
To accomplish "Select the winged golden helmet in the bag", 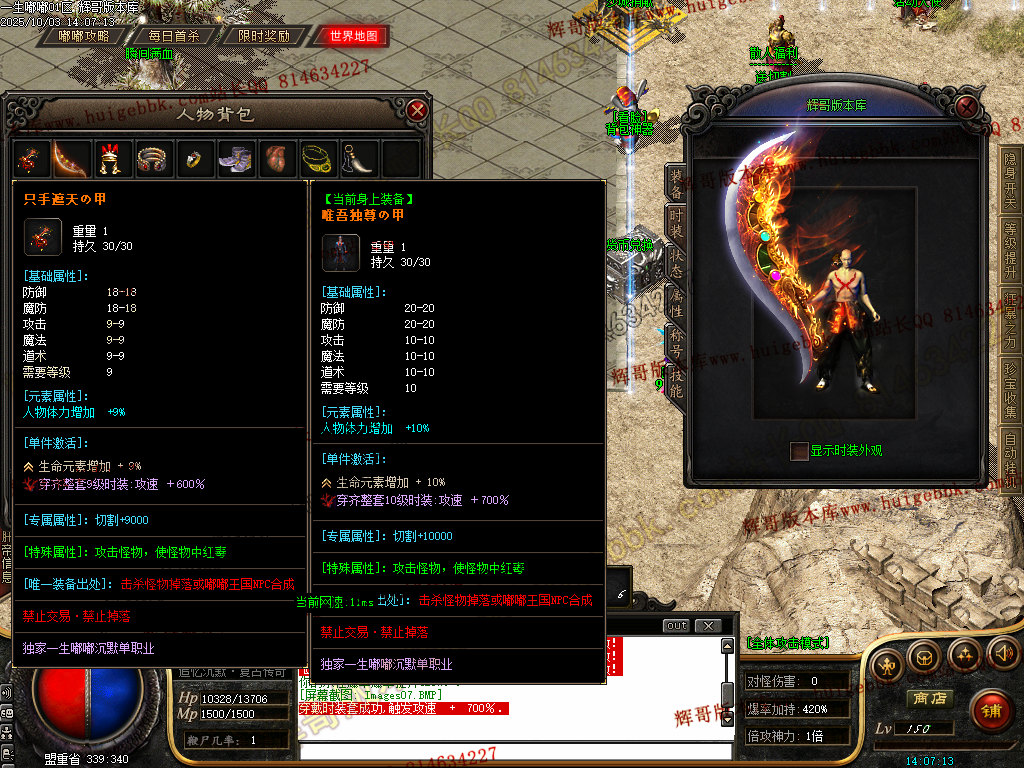I will pyautogui.click(x=109, y=158).
